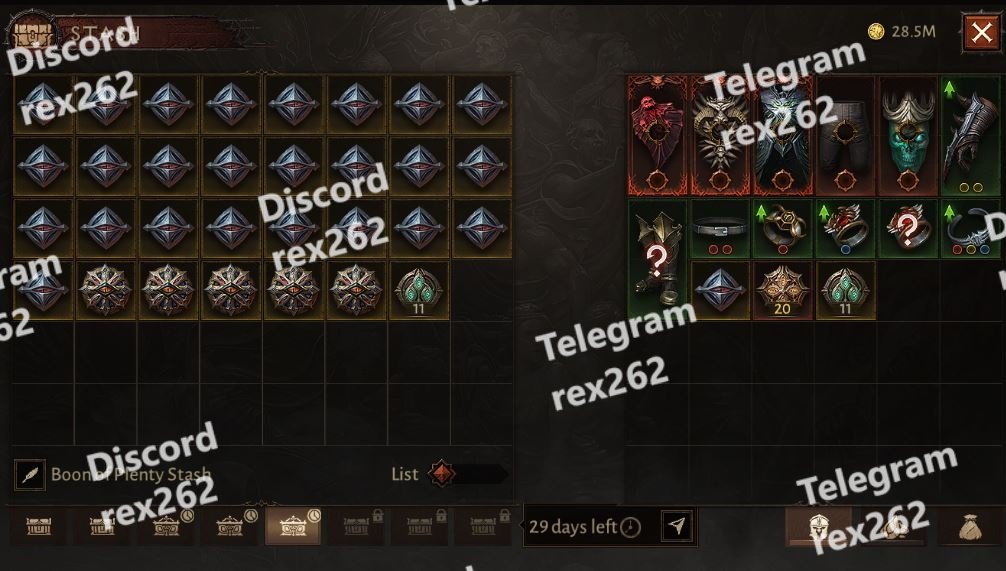Image resolution: width=1006 pixels, height=571 pixels.
Task: Select the boots item with question mark
Action: point(657,260)
